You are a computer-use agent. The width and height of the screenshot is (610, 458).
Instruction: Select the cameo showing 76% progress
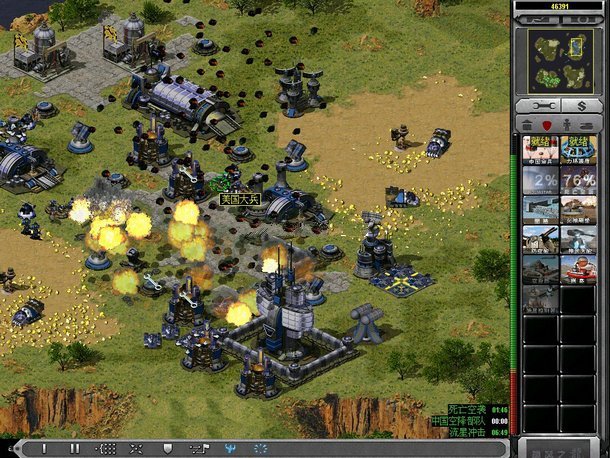576,179
